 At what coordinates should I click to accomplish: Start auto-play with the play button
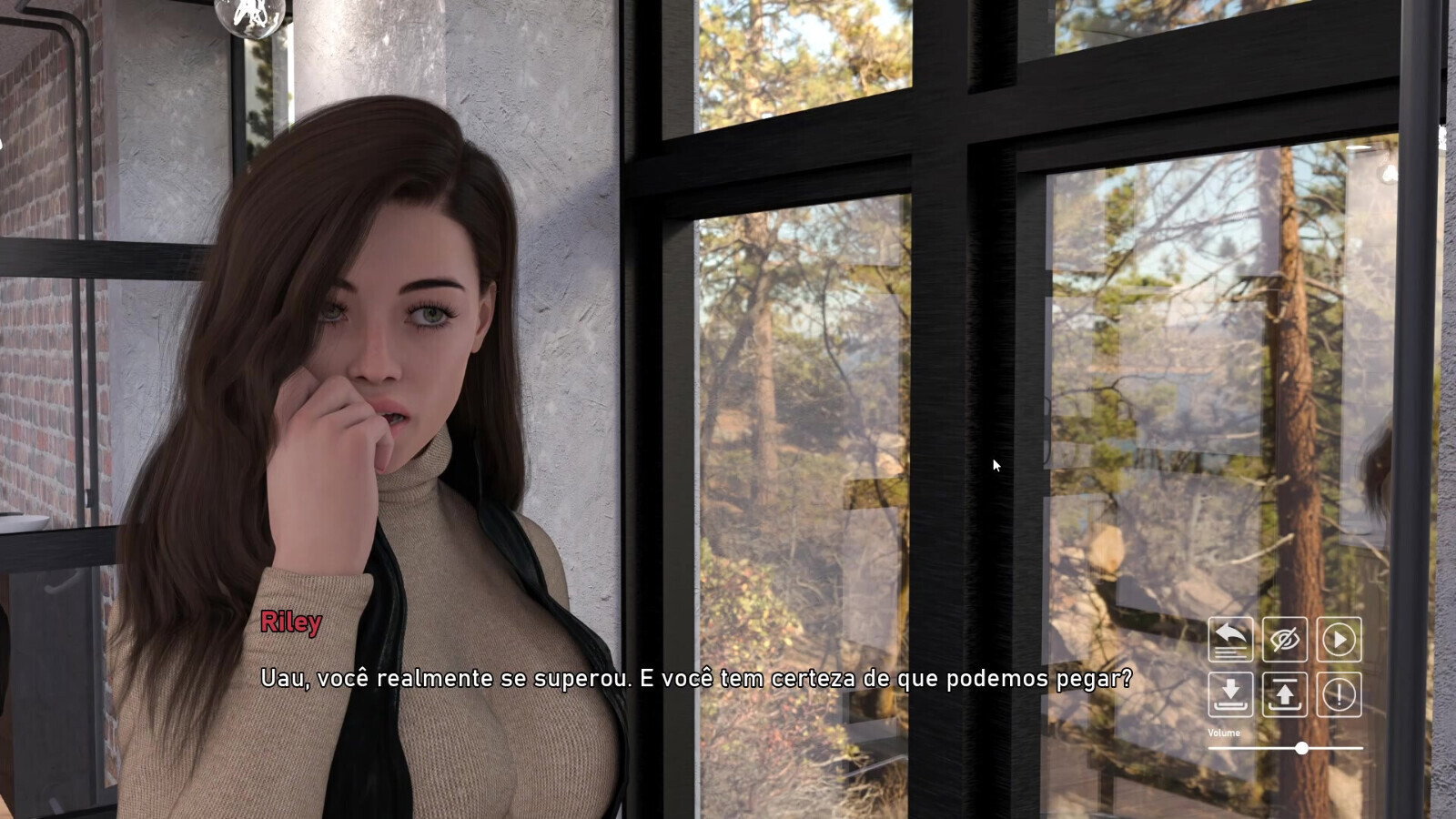[x=1339, y=640]
